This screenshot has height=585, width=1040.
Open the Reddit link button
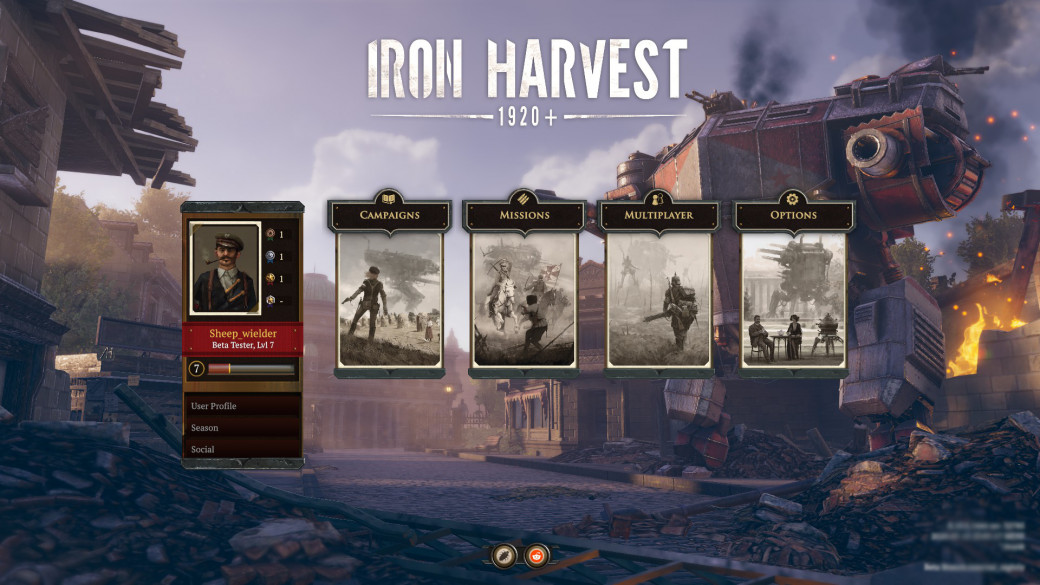pos(538,555)
